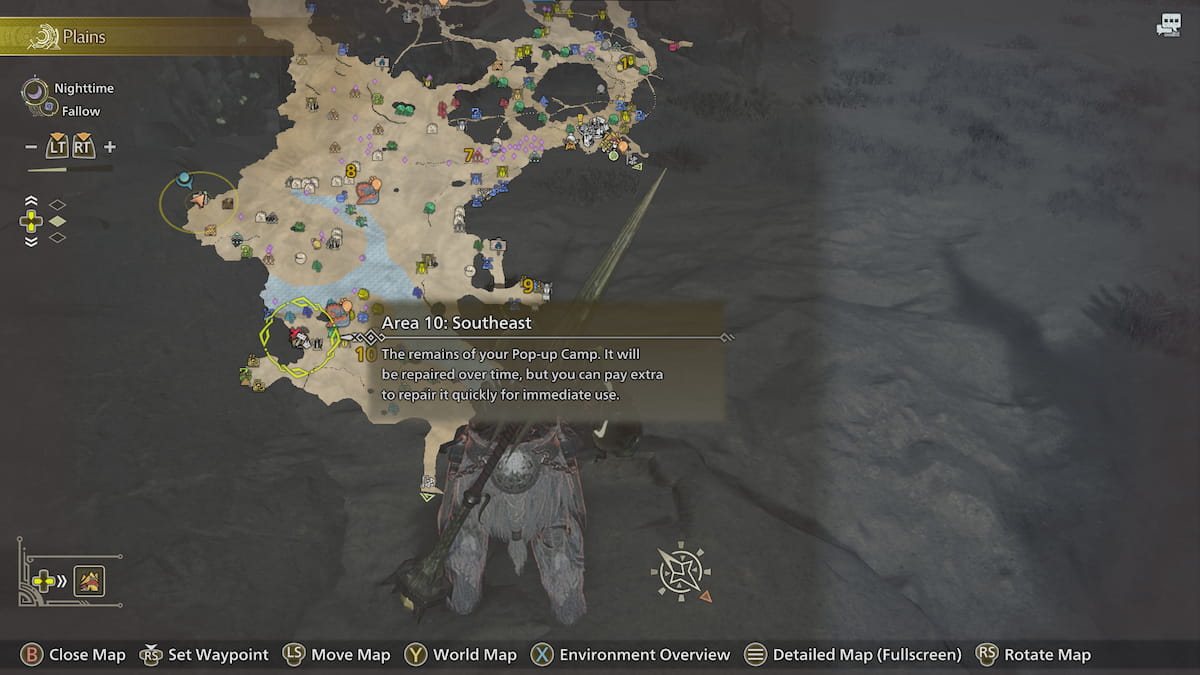Click the map compass icon
The image size is (1200, 675).
pyautogui.click(x=680, y=572)
